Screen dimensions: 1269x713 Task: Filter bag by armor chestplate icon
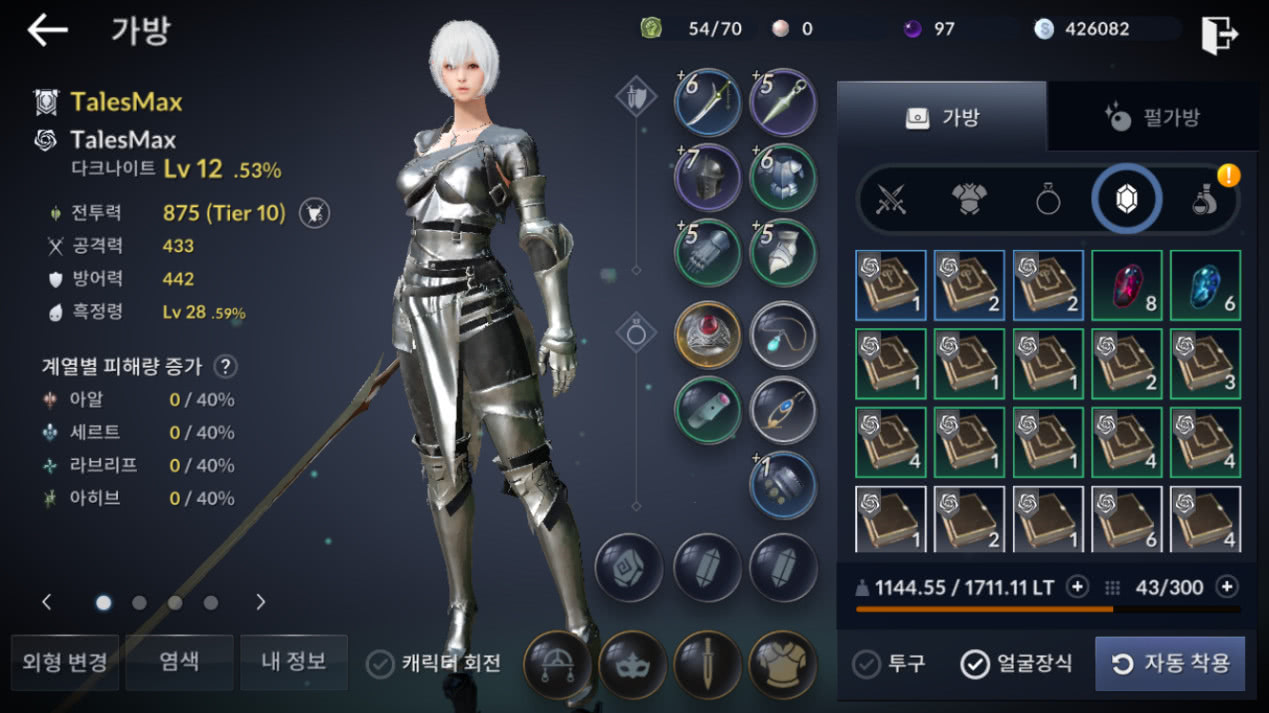[x=969, y=199]
